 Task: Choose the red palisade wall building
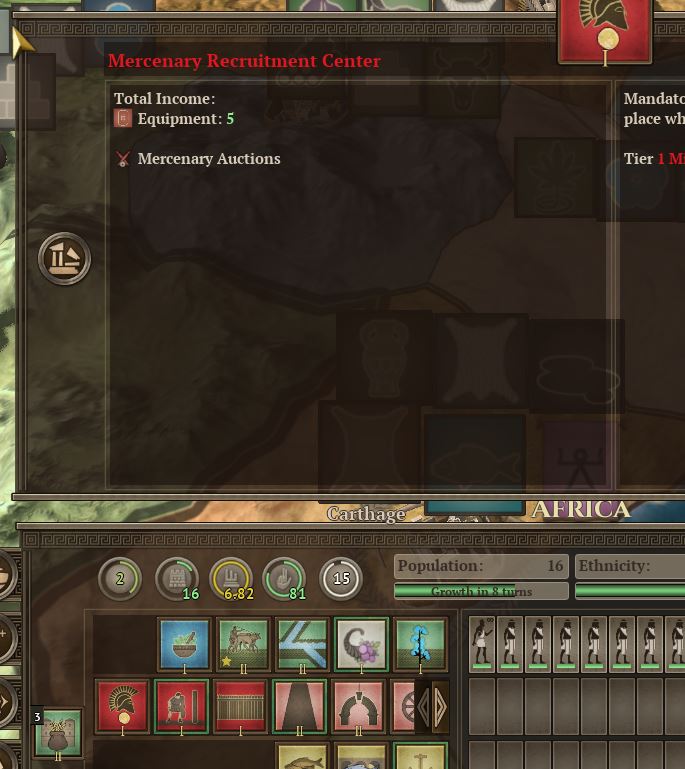(x=241, y=706)
